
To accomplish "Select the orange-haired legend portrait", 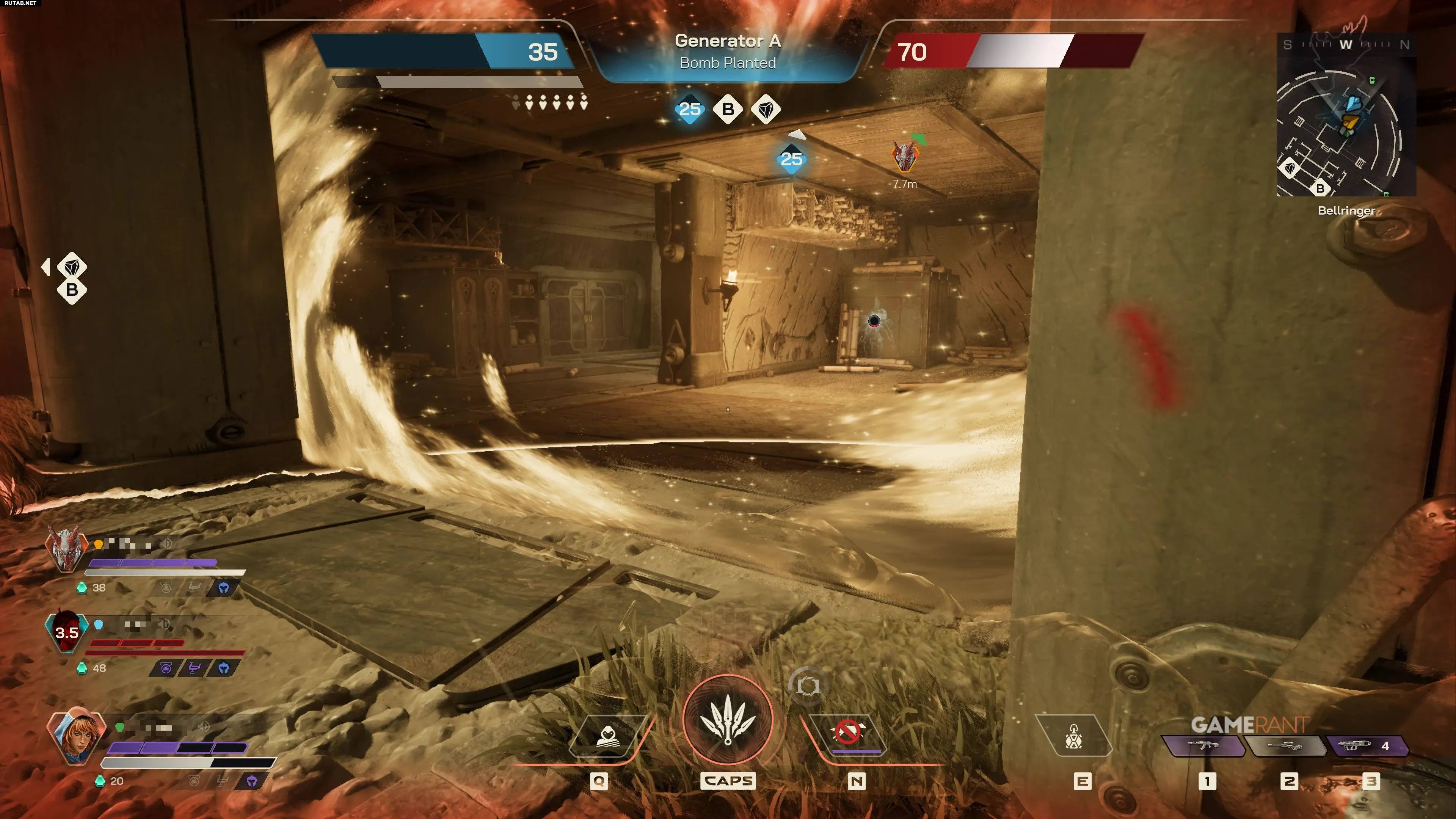I will coord(76,737).
